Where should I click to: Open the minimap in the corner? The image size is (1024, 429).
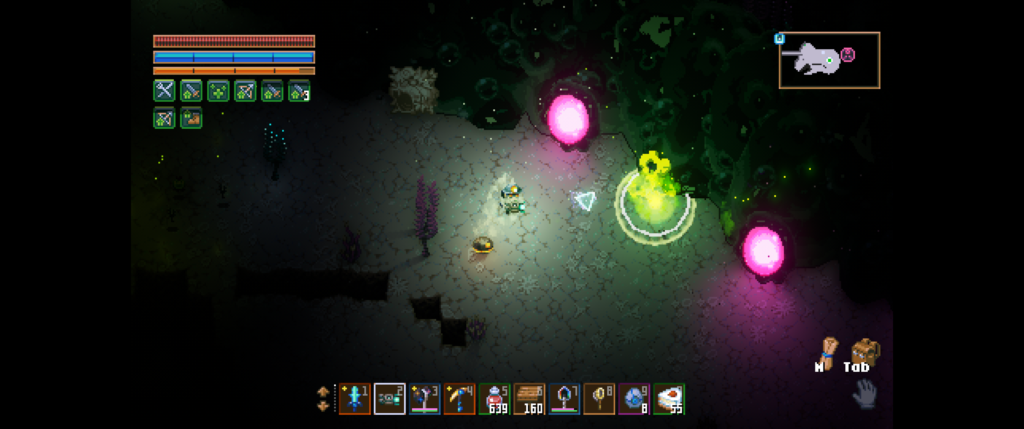829,60
